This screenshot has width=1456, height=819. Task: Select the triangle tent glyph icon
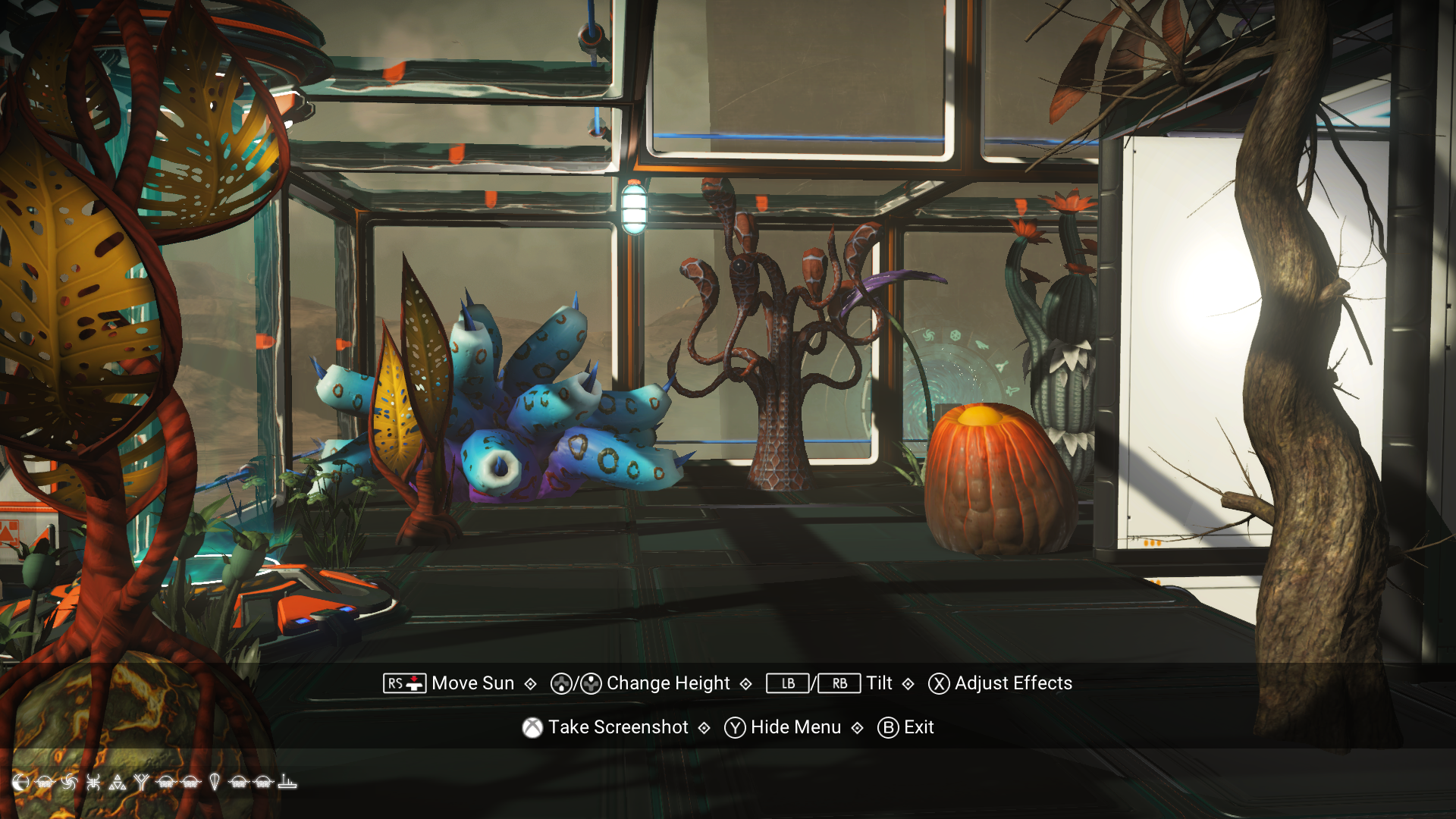[x=118, y=783]
